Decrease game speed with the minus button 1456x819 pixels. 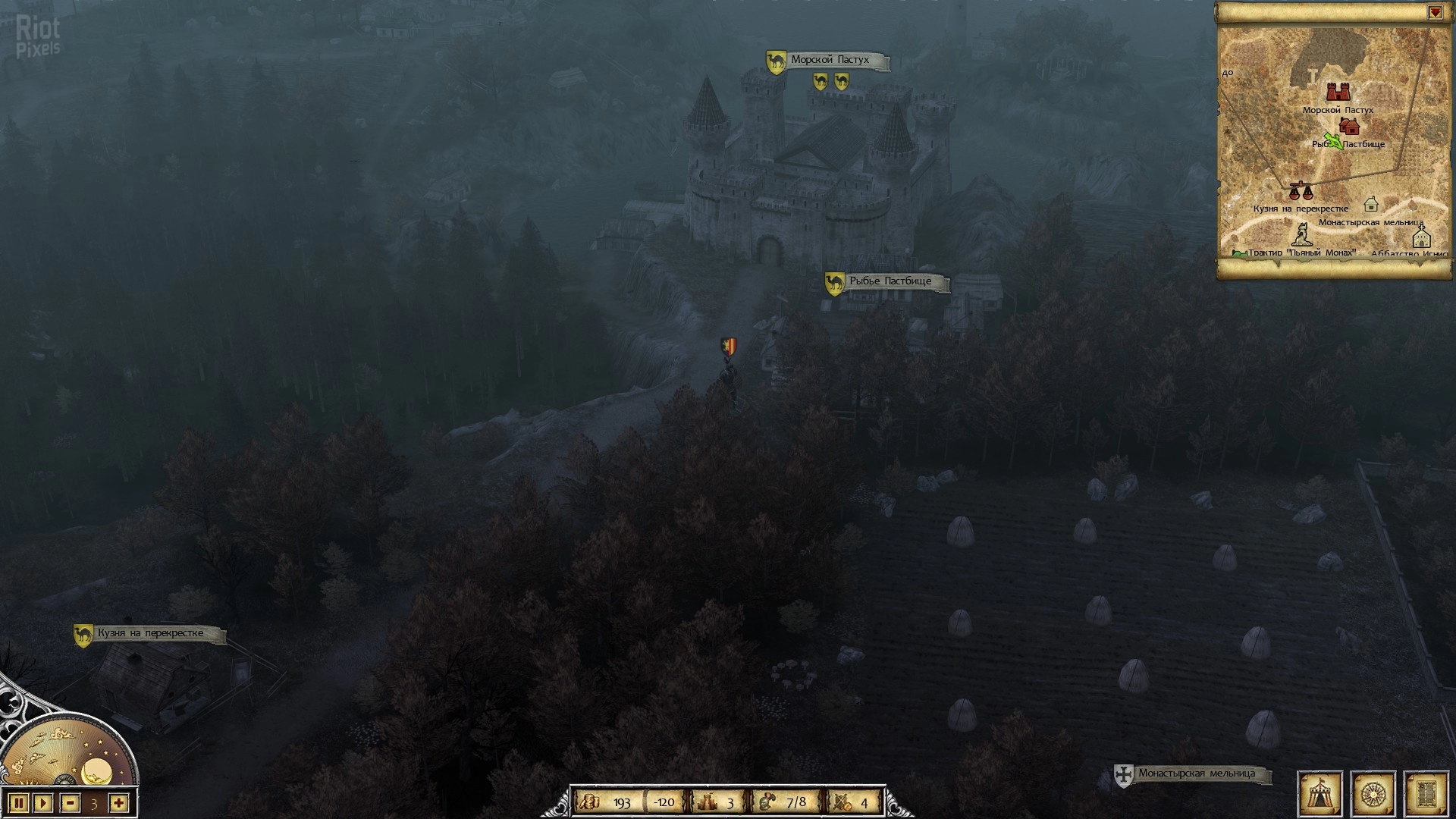click(x=71, y=802)
